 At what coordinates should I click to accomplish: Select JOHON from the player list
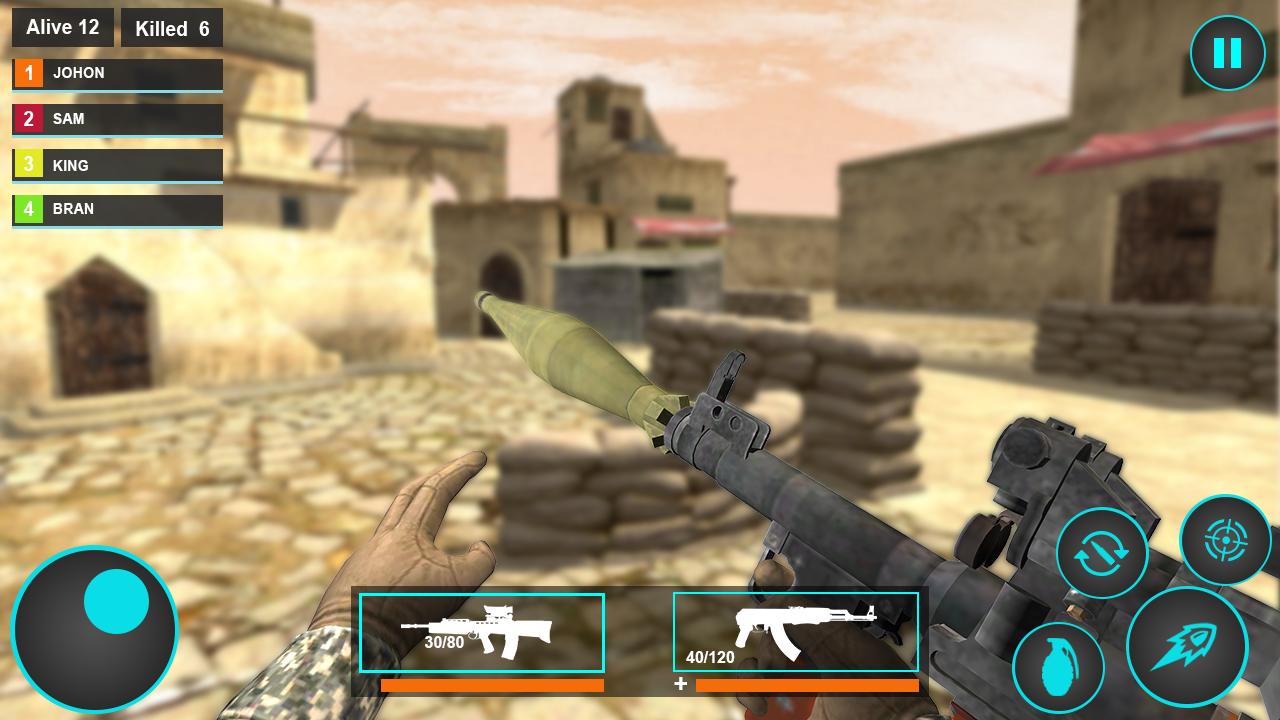click(117, 73)
